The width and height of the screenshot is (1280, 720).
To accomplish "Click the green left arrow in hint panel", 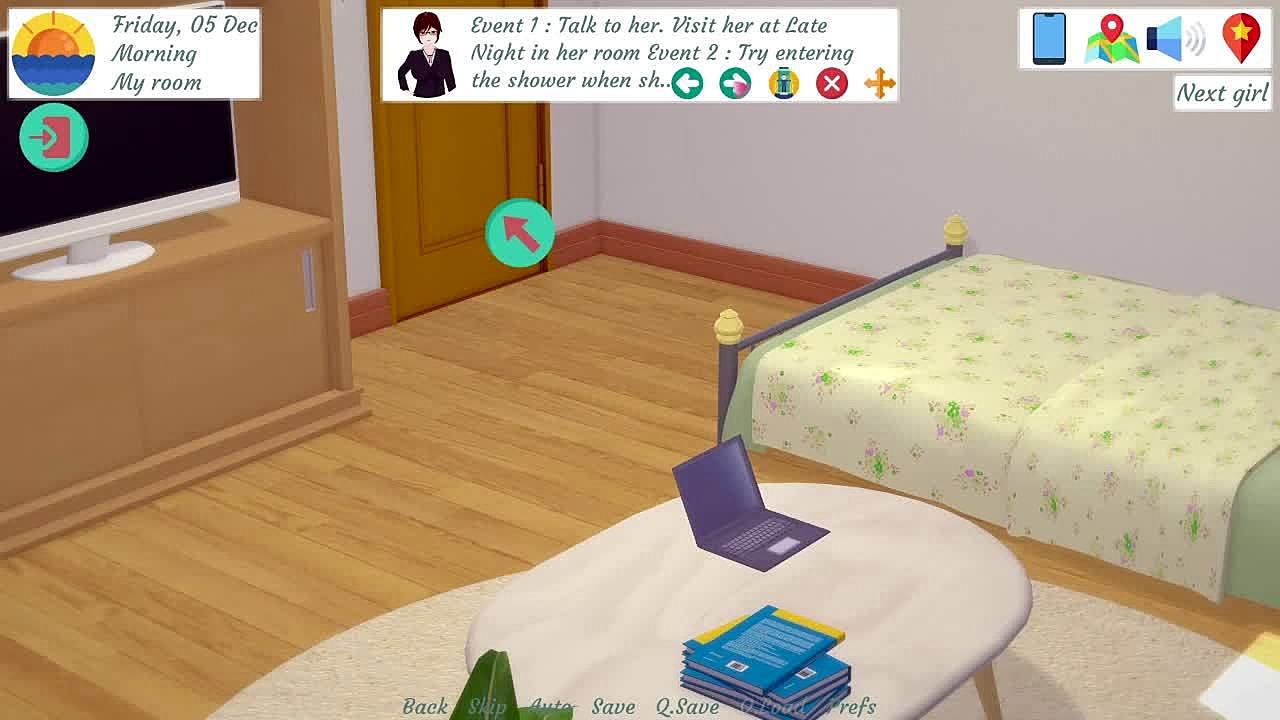I will coord(687,84).
